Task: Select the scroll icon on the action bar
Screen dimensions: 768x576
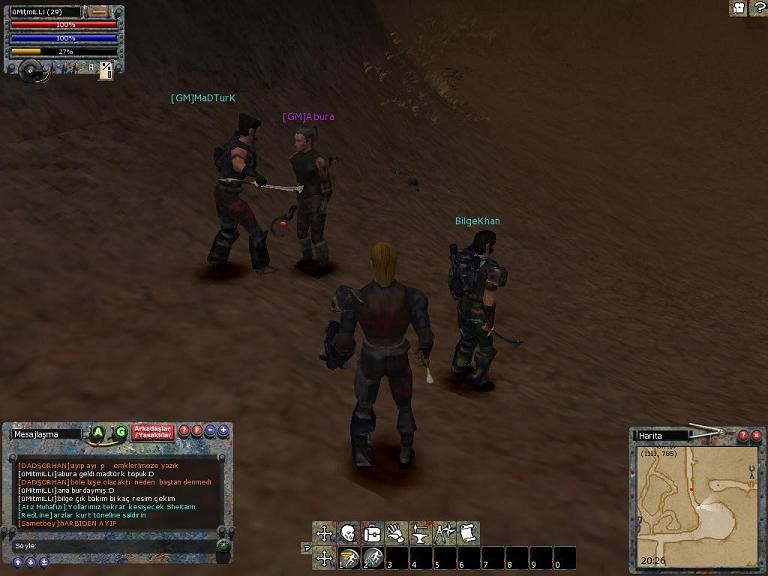Action: click(x=468, y=533)
